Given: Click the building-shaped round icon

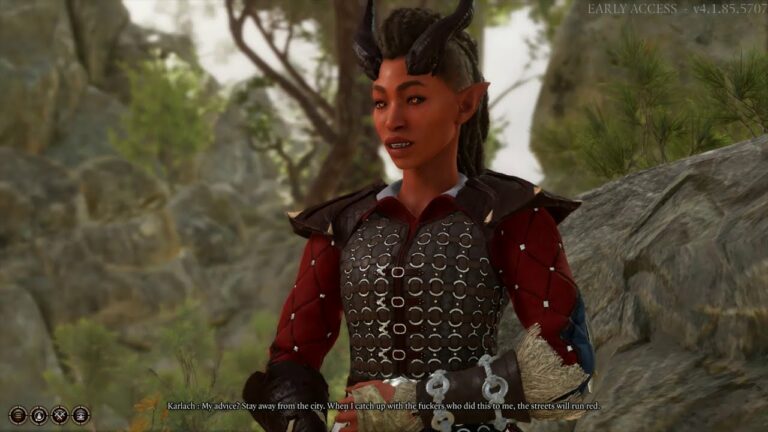Looking at the screenshot, I should 81,415.
